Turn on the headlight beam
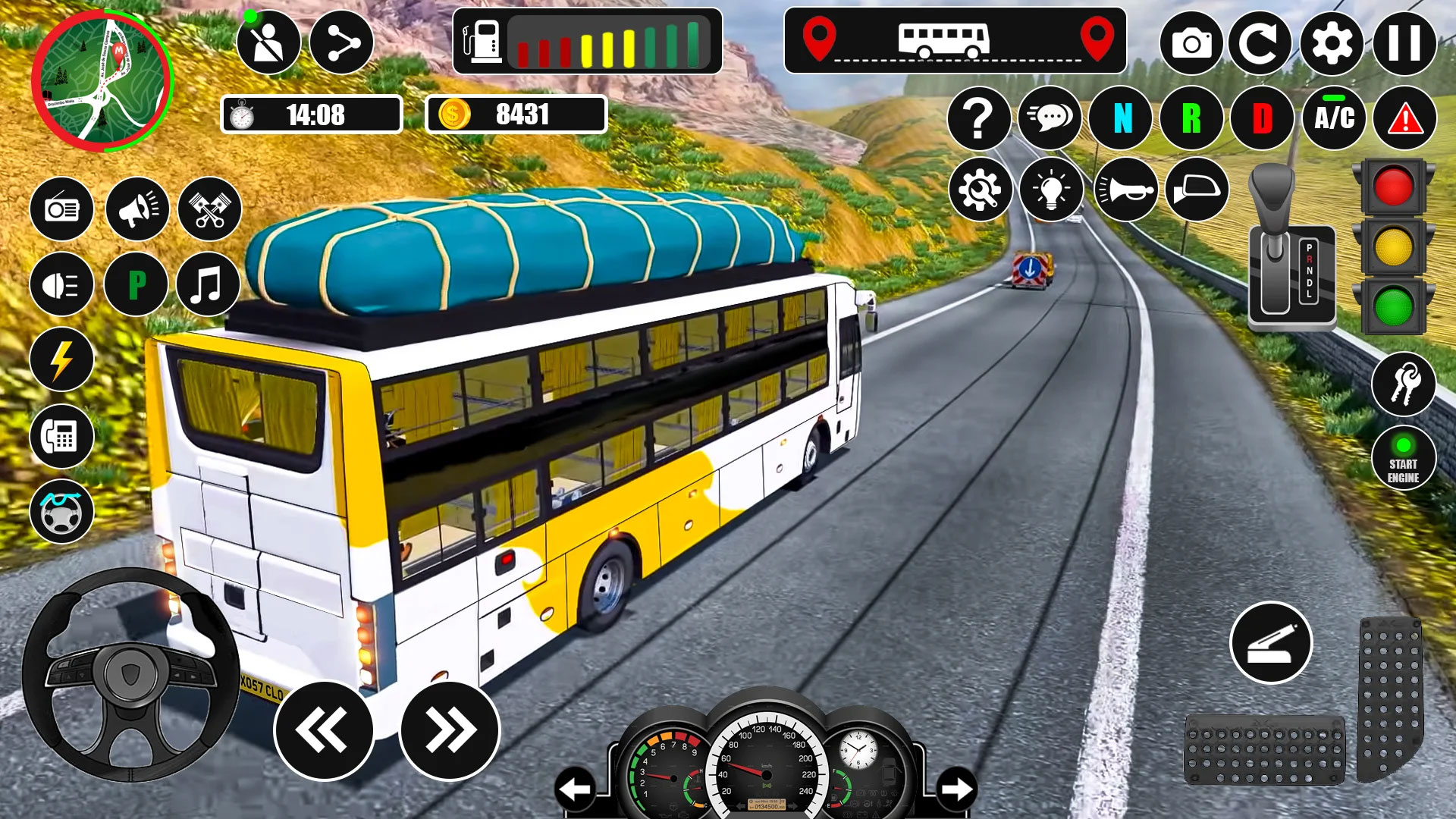1456x819 pixels. click(61, 284)
